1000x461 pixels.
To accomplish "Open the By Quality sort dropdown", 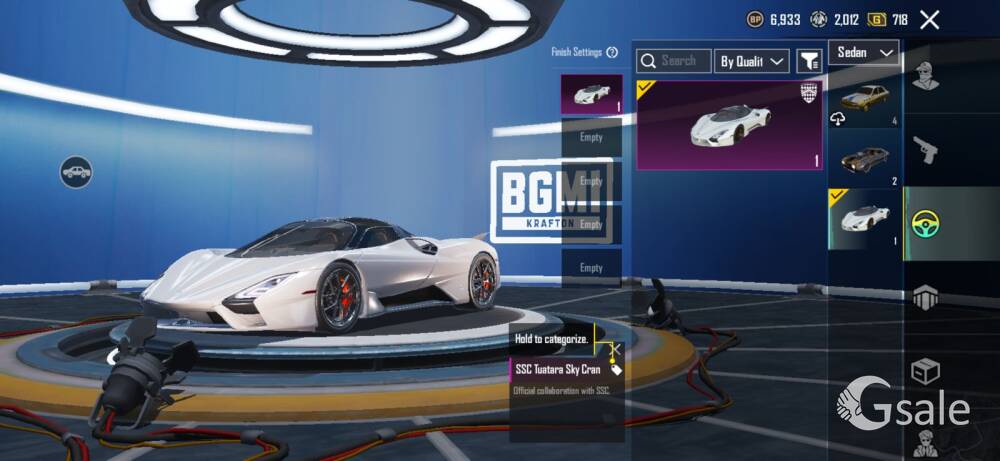I will [753, 61].
